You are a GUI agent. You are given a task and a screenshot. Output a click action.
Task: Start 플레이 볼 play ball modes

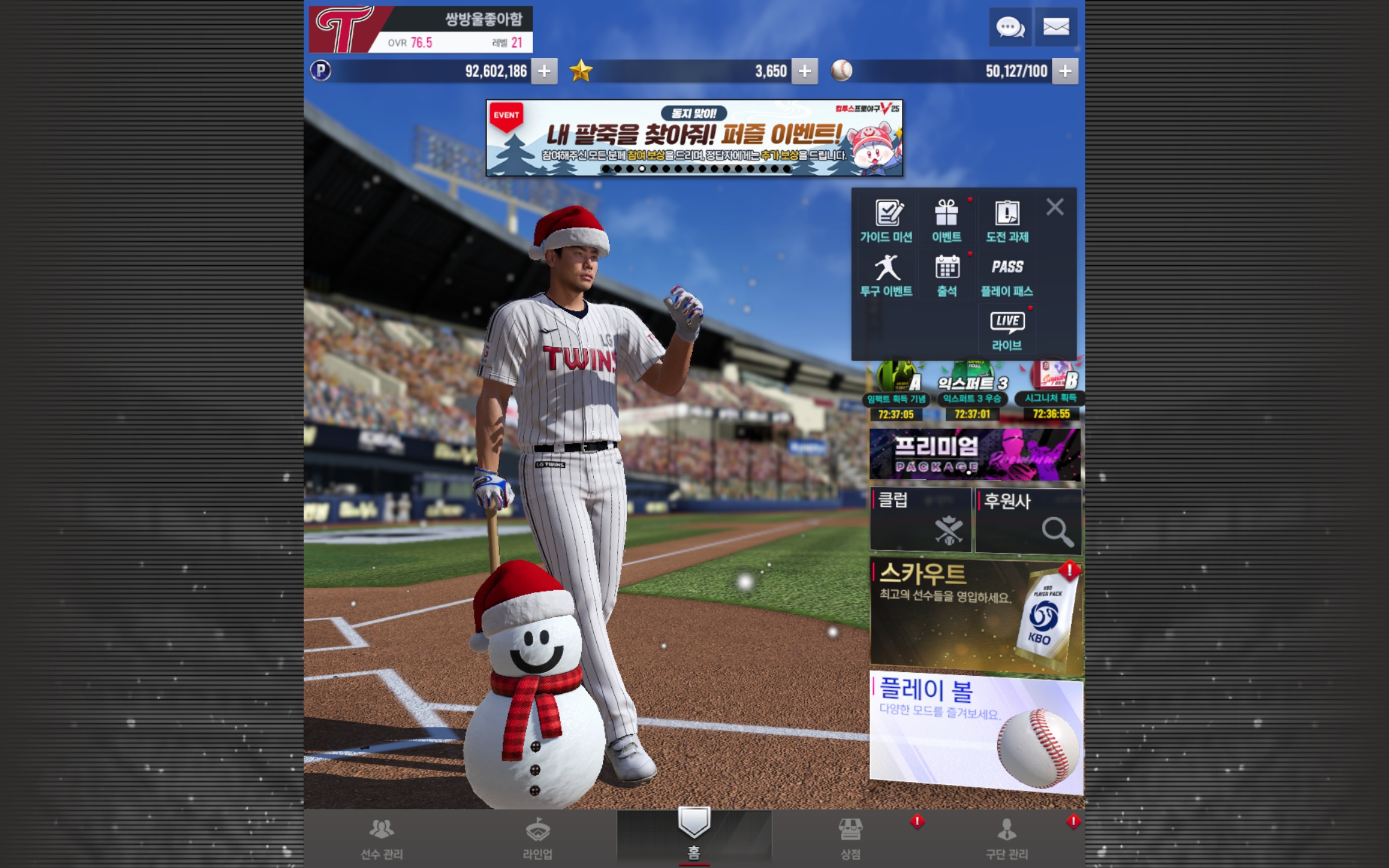tap(975, 731)
